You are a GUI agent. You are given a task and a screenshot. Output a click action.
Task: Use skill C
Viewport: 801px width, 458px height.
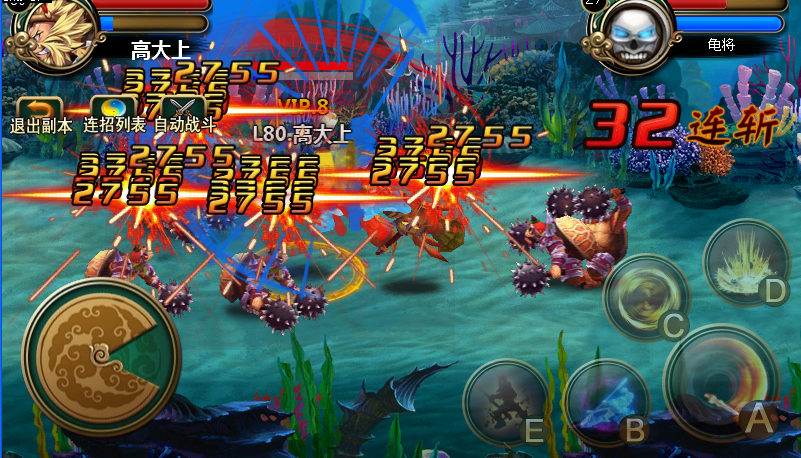[x=646, y=297]
